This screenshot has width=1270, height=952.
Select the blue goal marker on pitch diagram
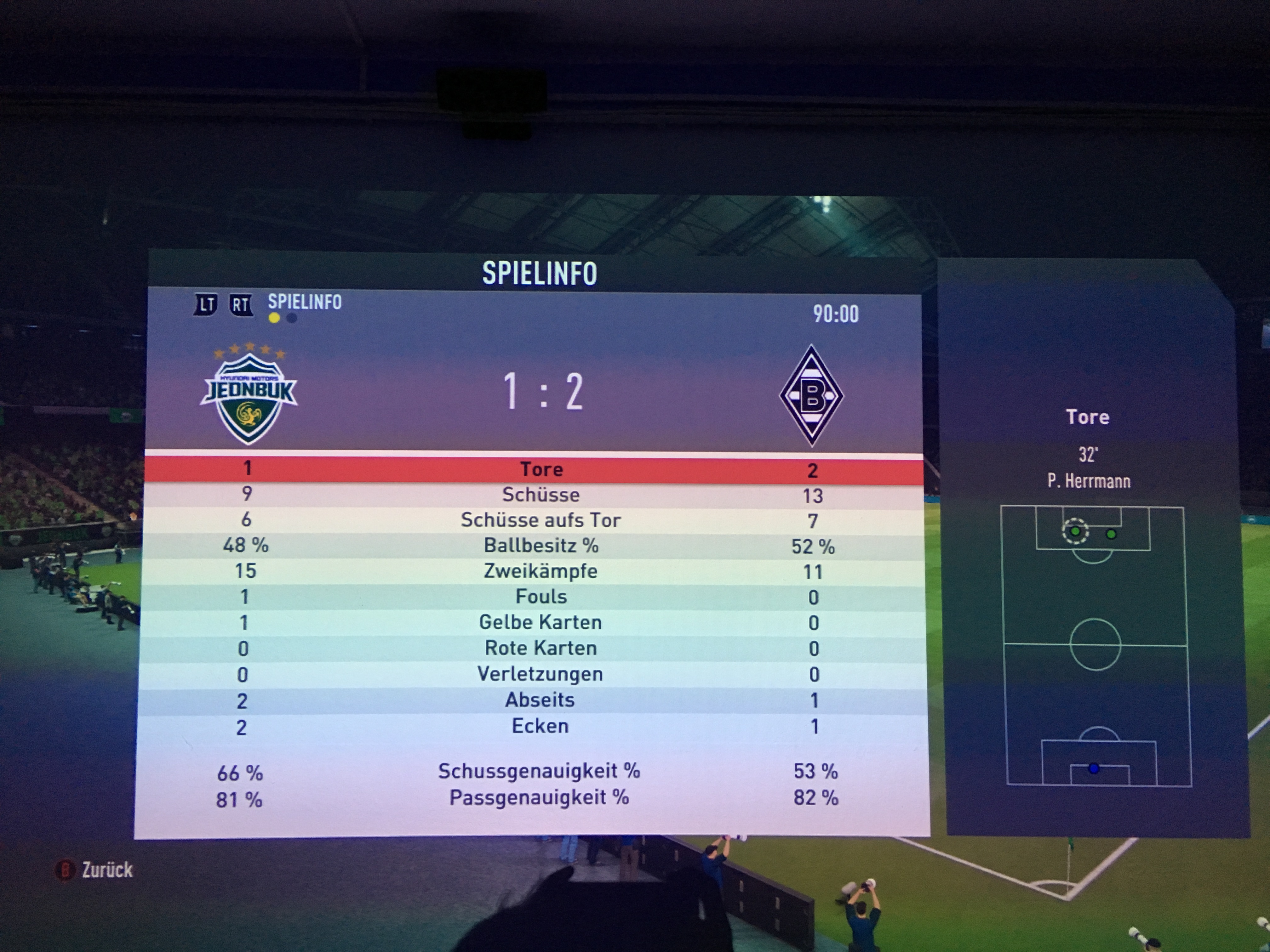(1094, 768)
